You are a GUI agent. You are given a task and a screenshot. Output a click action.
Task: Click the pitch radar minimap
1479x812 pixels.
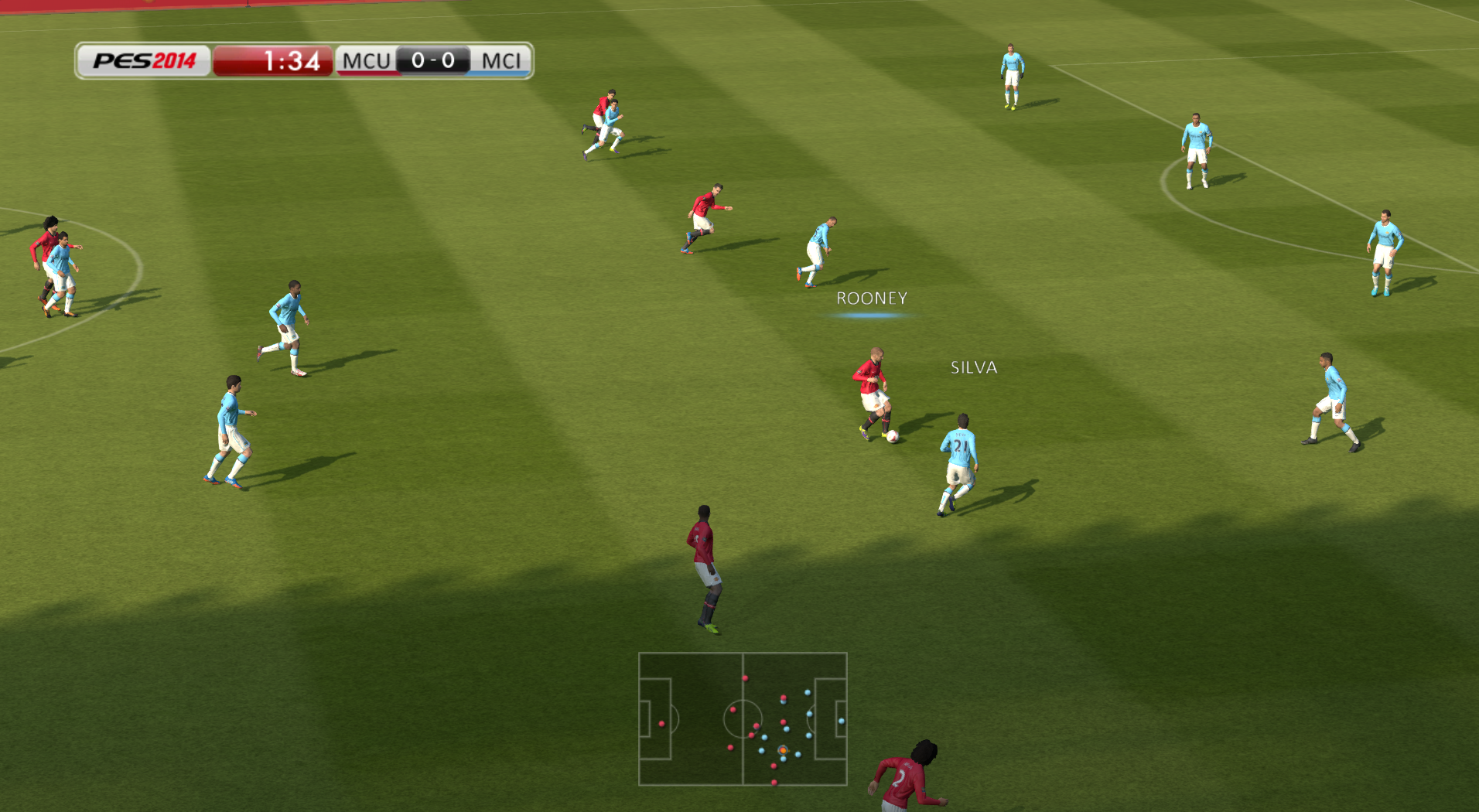point(743,718)
